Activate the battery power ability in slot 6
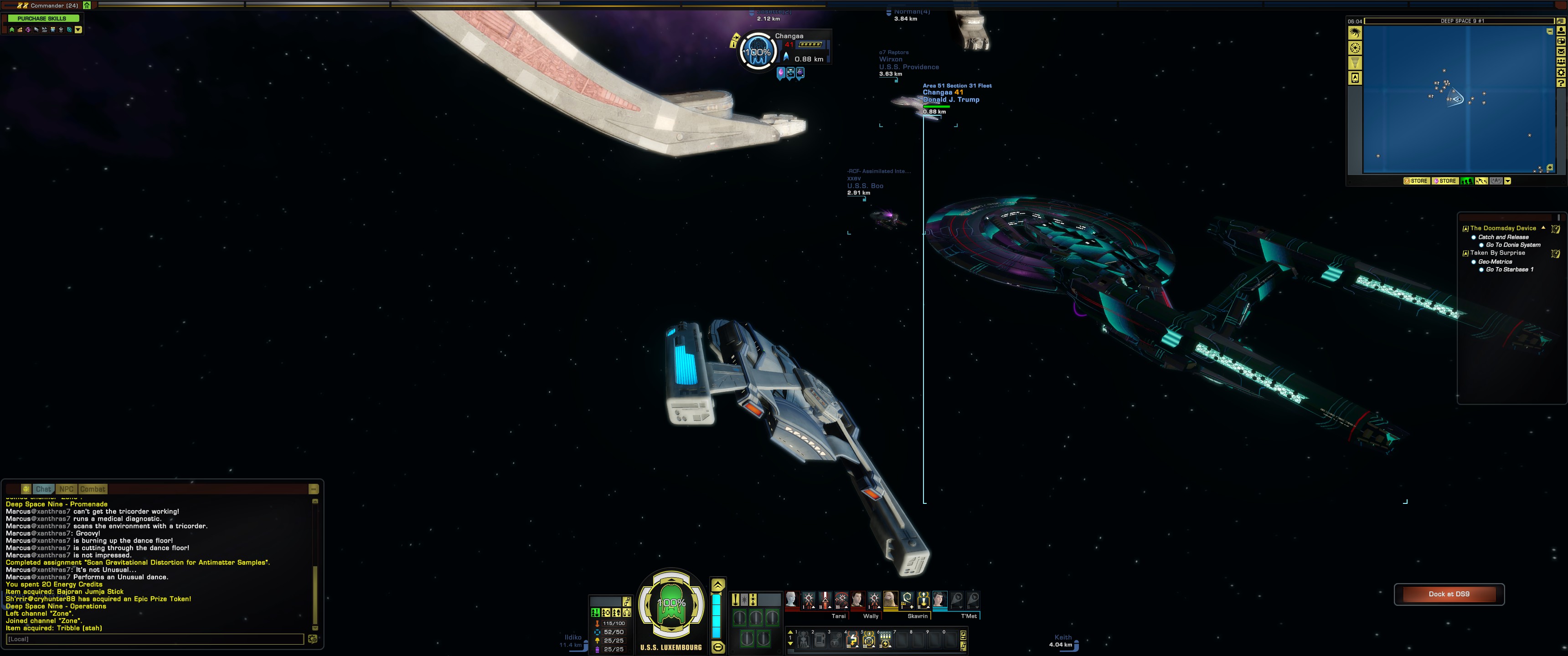The width and height of the screenshot is (1568, 656). click(885, 640)
